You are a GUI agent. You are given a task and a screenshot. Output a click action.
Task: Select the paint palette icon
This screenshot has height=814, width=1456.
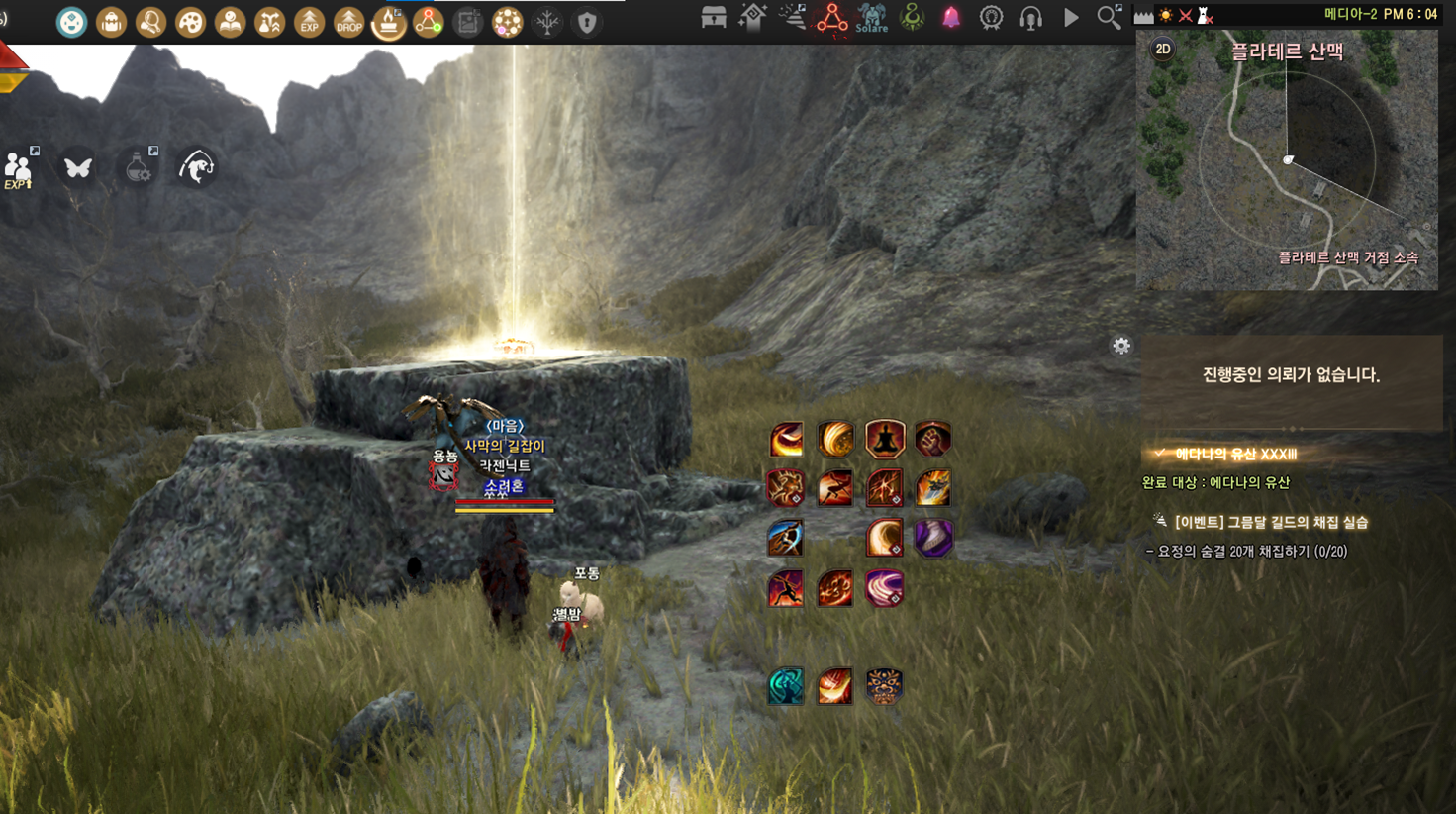pyautogui.click(x=190, y=22)
